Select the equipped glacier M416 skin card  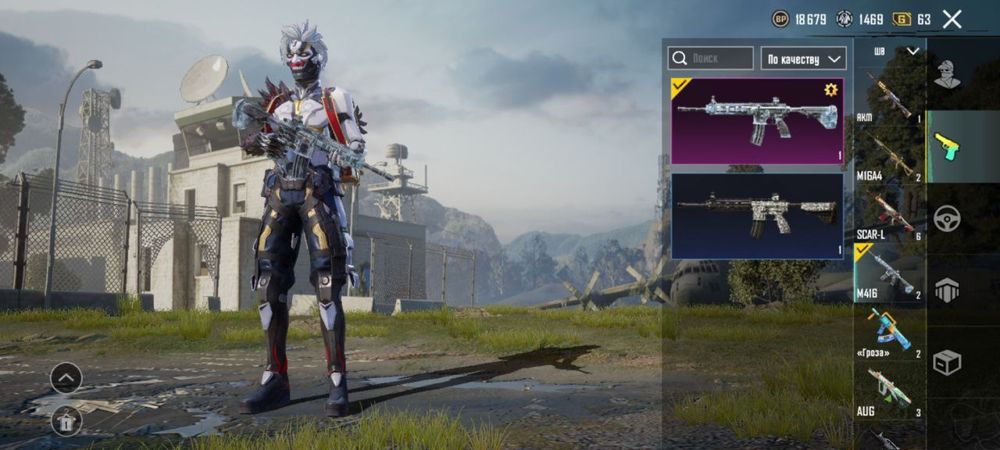coord(756,121)
